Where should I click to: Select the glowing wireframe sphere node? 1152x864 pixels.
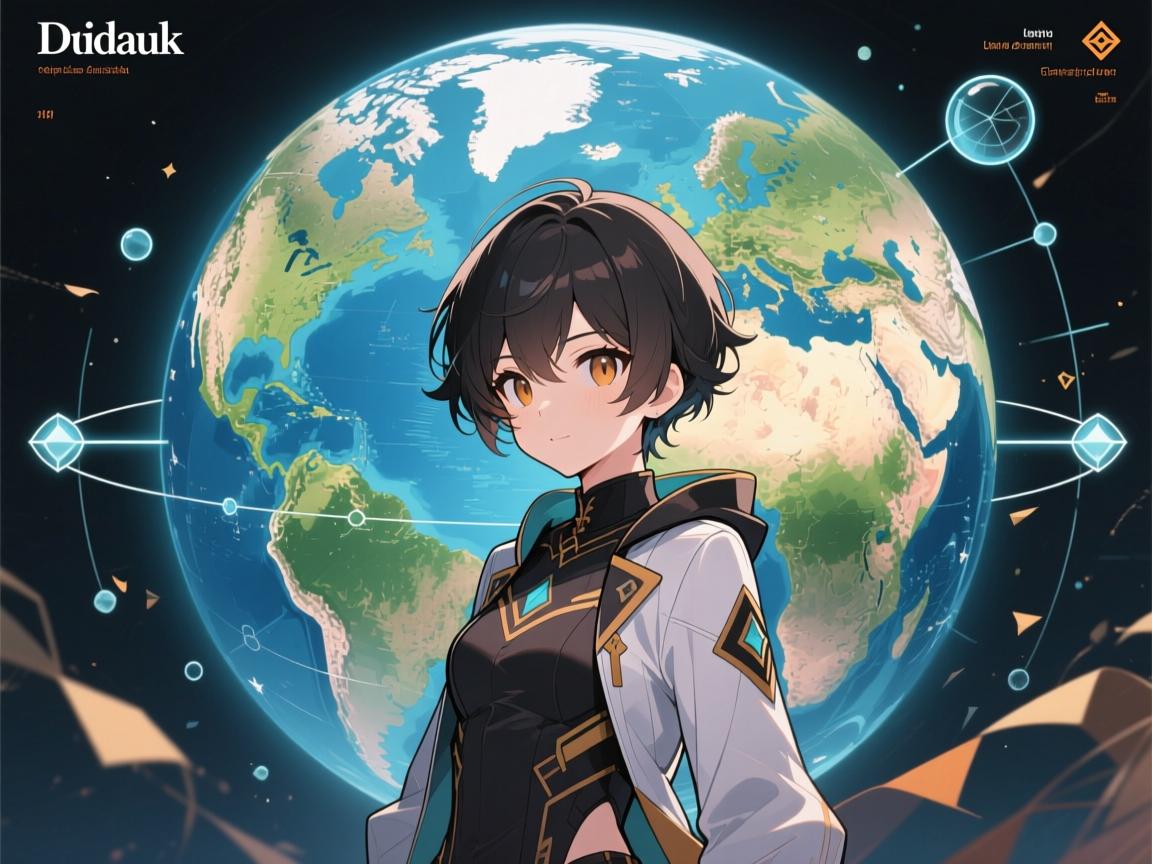click(x=989, y=120)
